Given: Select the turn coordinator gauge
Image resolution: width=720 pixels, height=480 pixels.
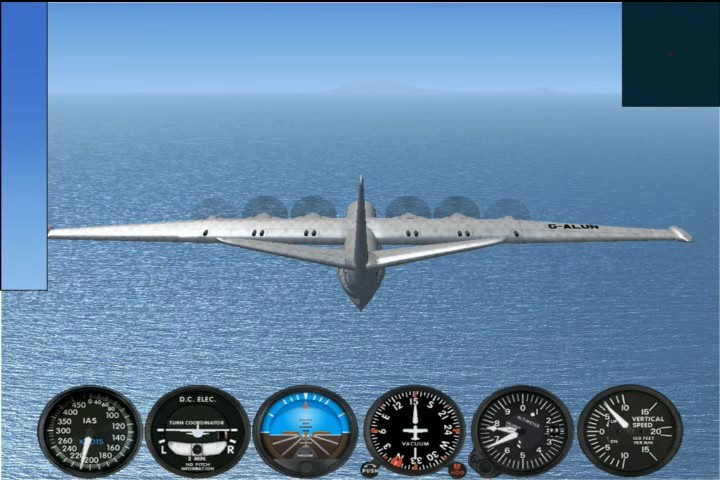Looking at the screenshot, I should pos(198,431).
